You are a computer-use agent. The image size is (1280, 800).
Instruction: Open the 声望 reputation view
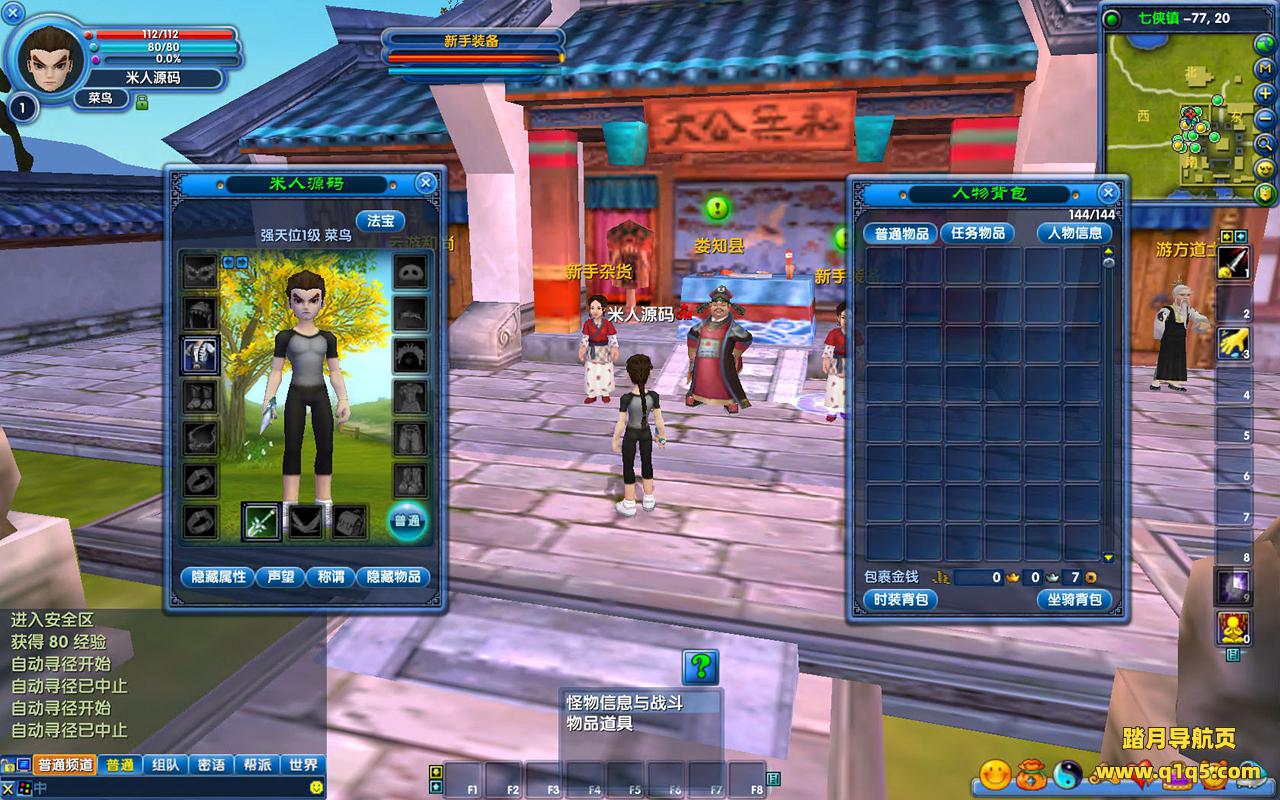click(278, 577)
